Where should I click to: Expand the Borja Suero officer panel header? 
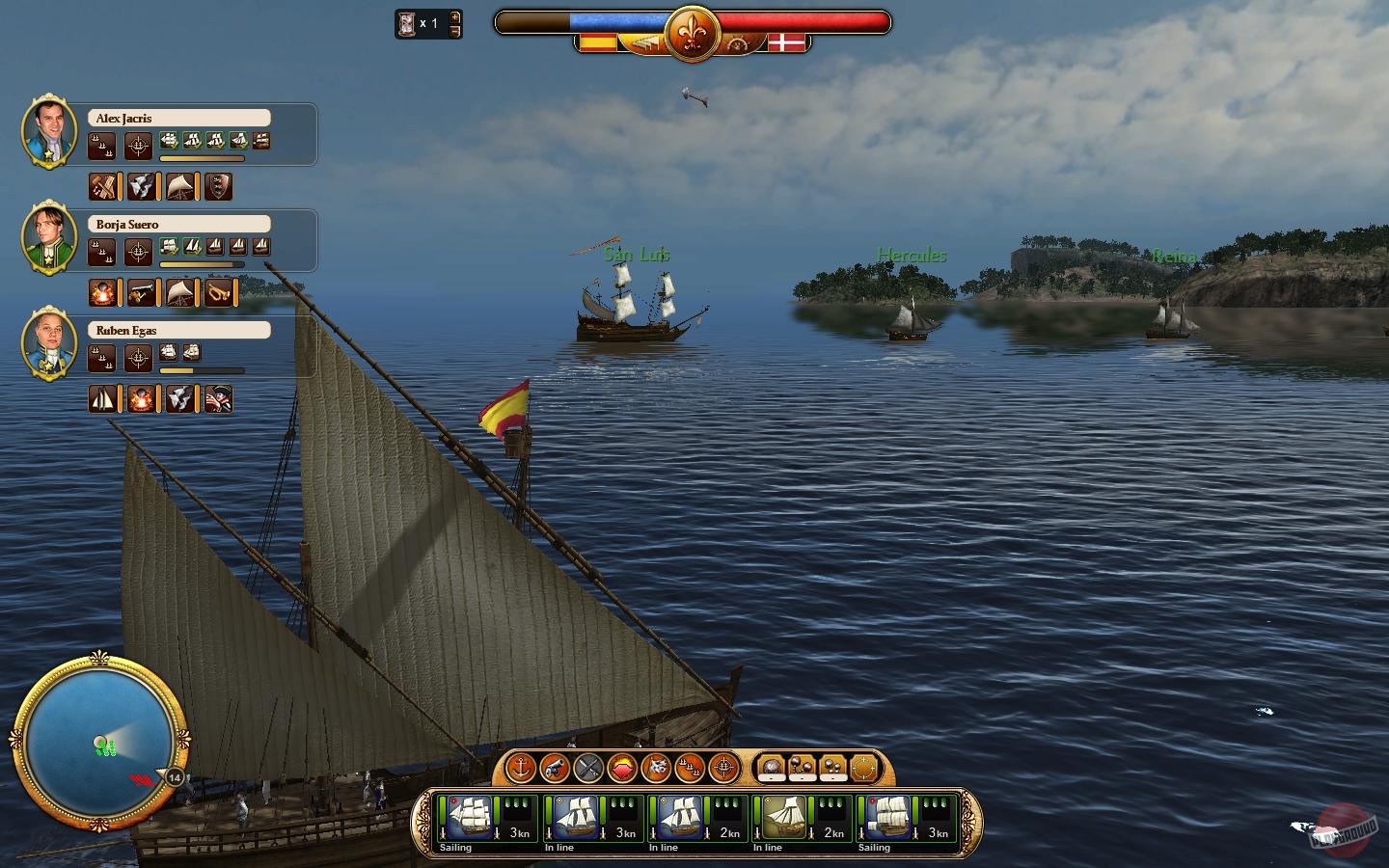point(179,223)
